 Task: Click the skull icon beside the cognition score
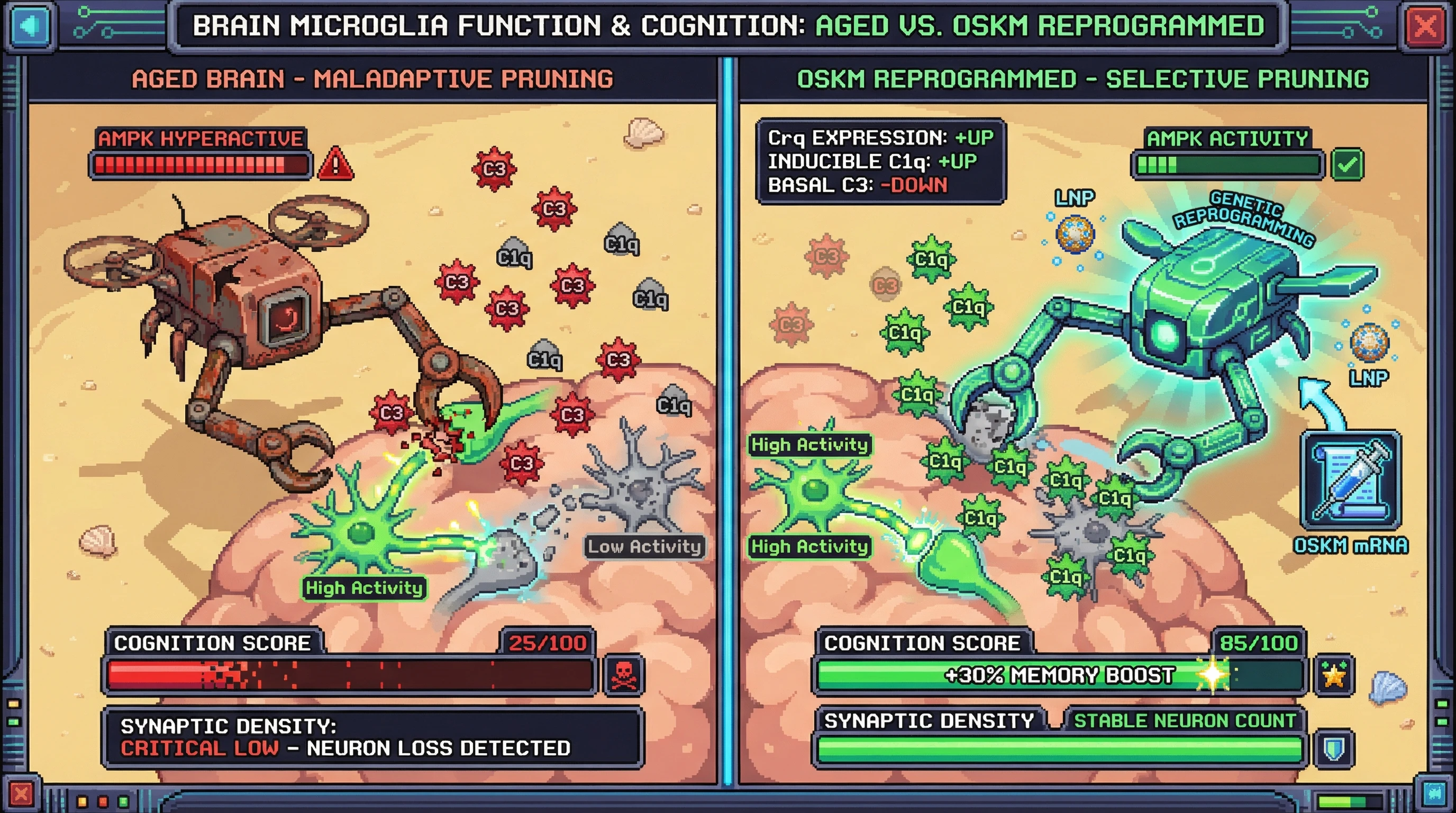coord(623,674)
